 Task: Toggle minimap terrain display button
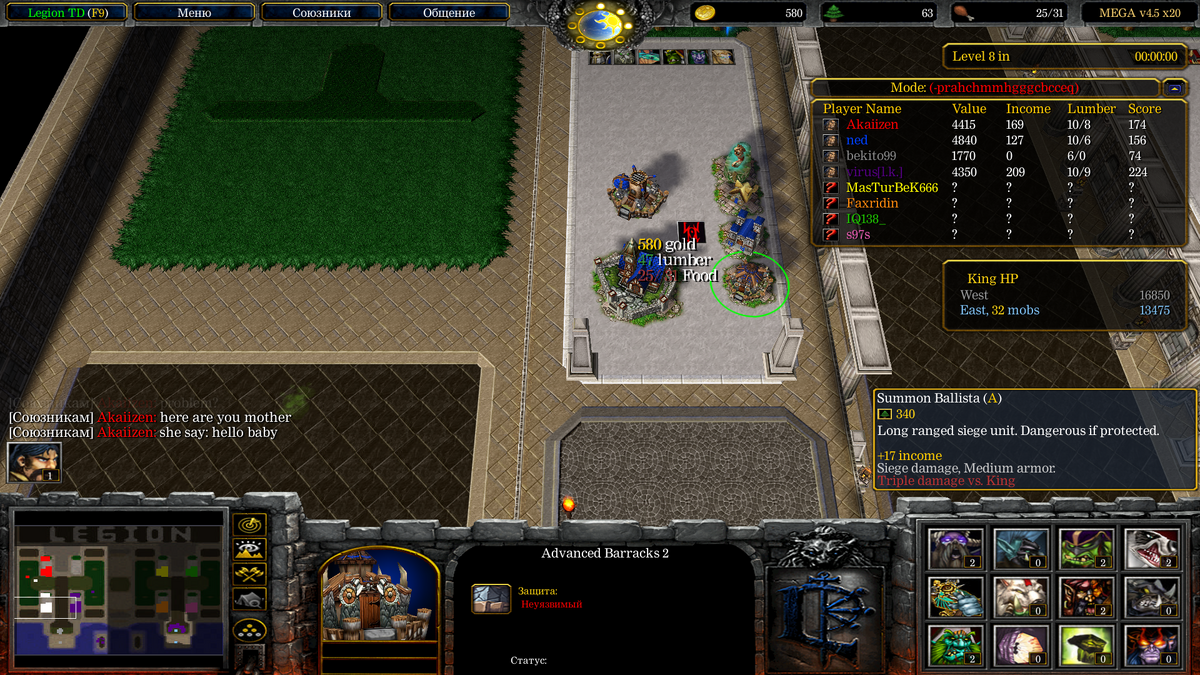tap(249, 549)
